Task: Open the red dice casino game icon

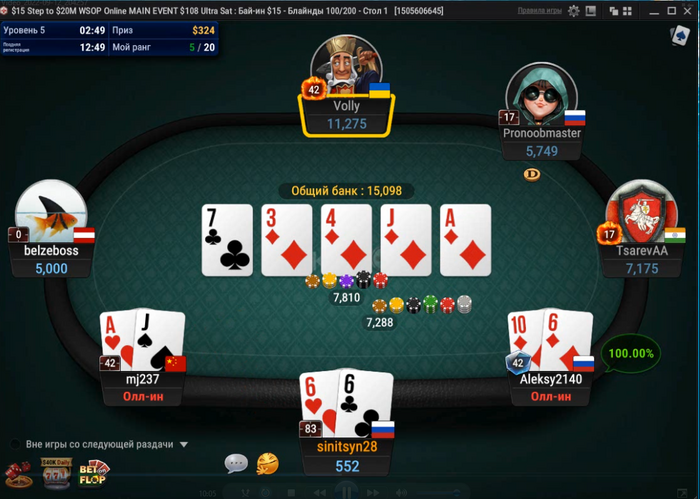Action: click(x=18, y=472)
